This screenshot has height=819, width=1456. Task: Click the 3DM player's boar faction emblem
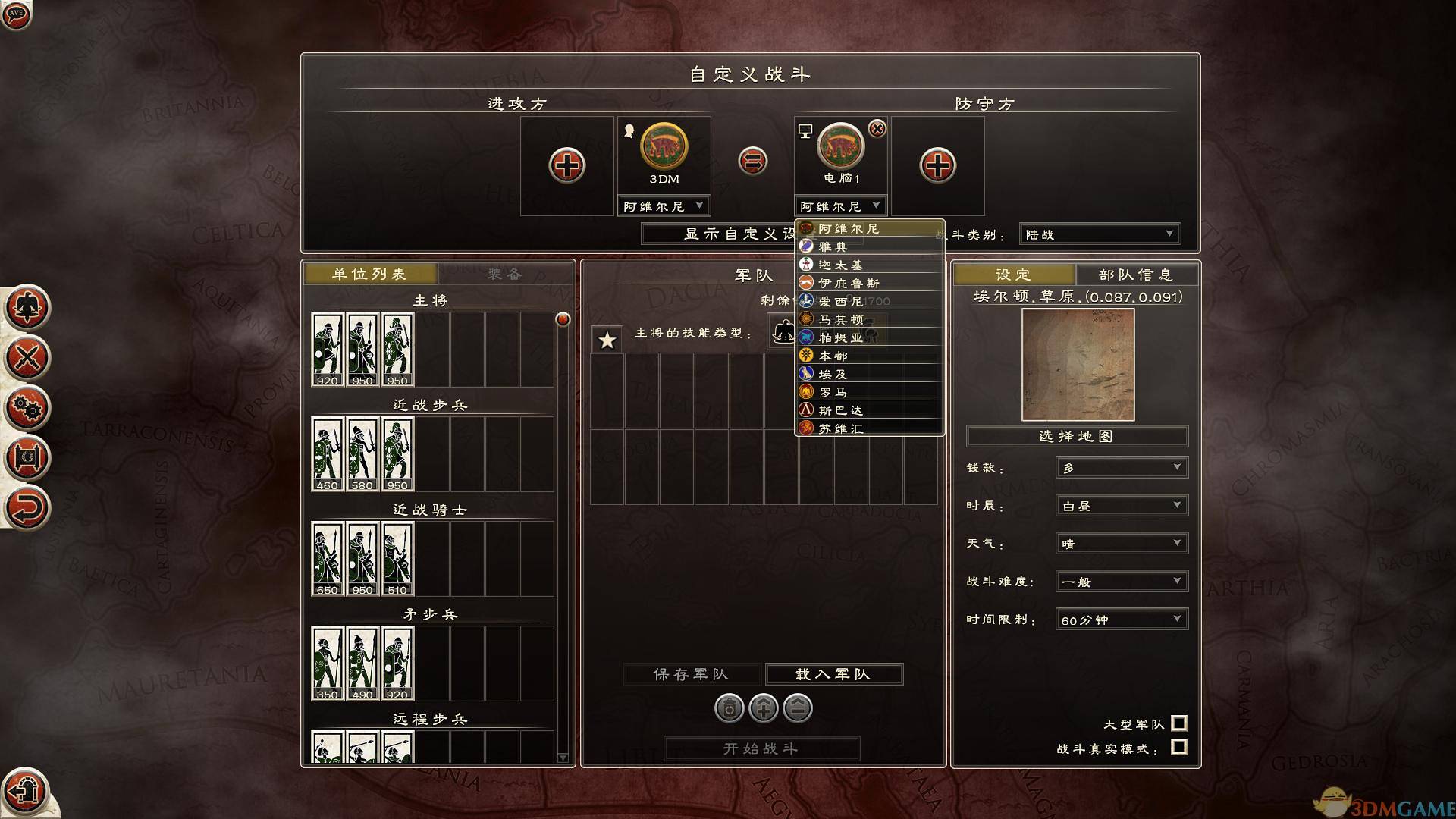664,151
